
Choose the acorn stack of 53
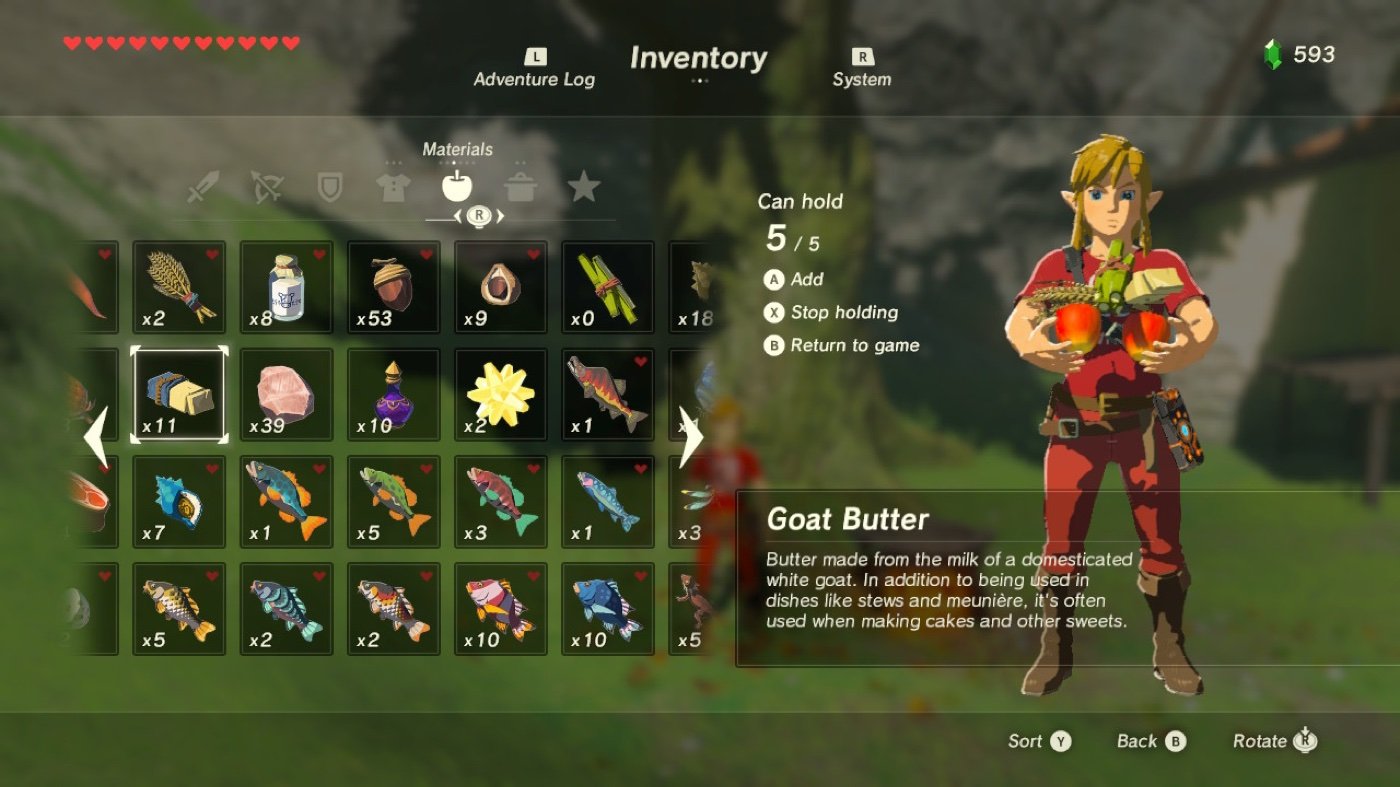point(393,287)
